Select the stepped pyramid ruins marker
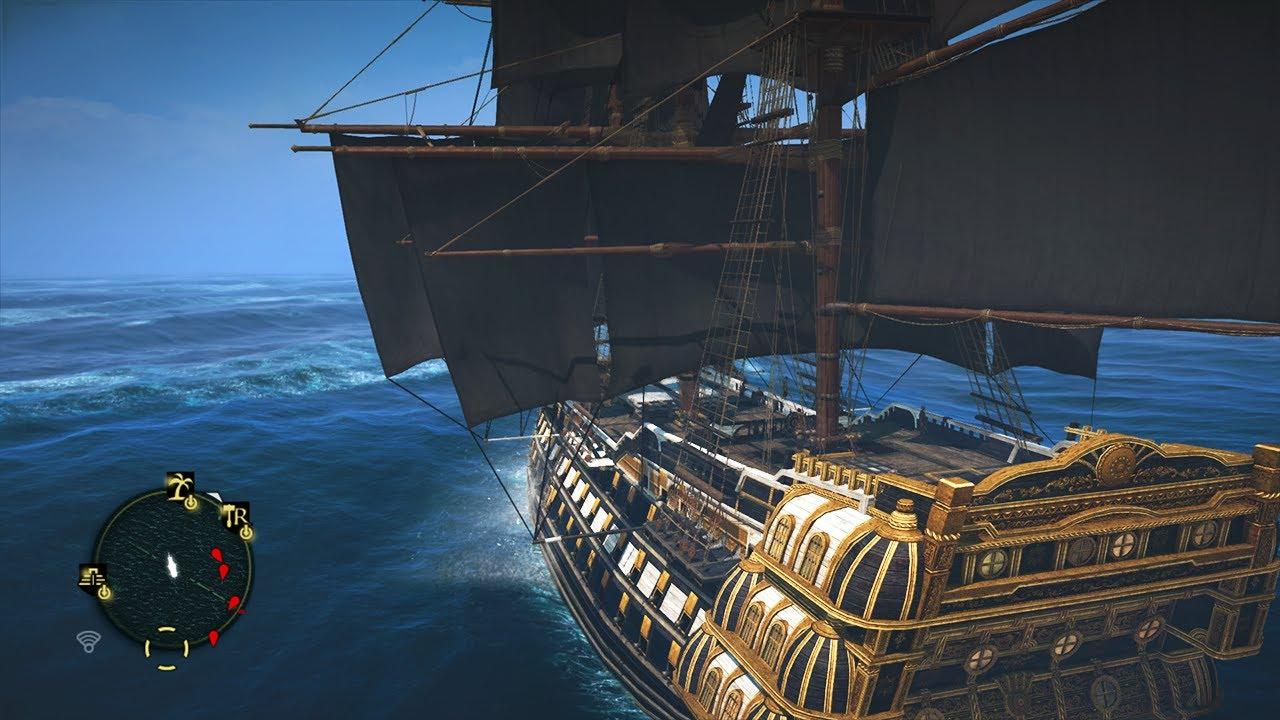 [93, 577]
